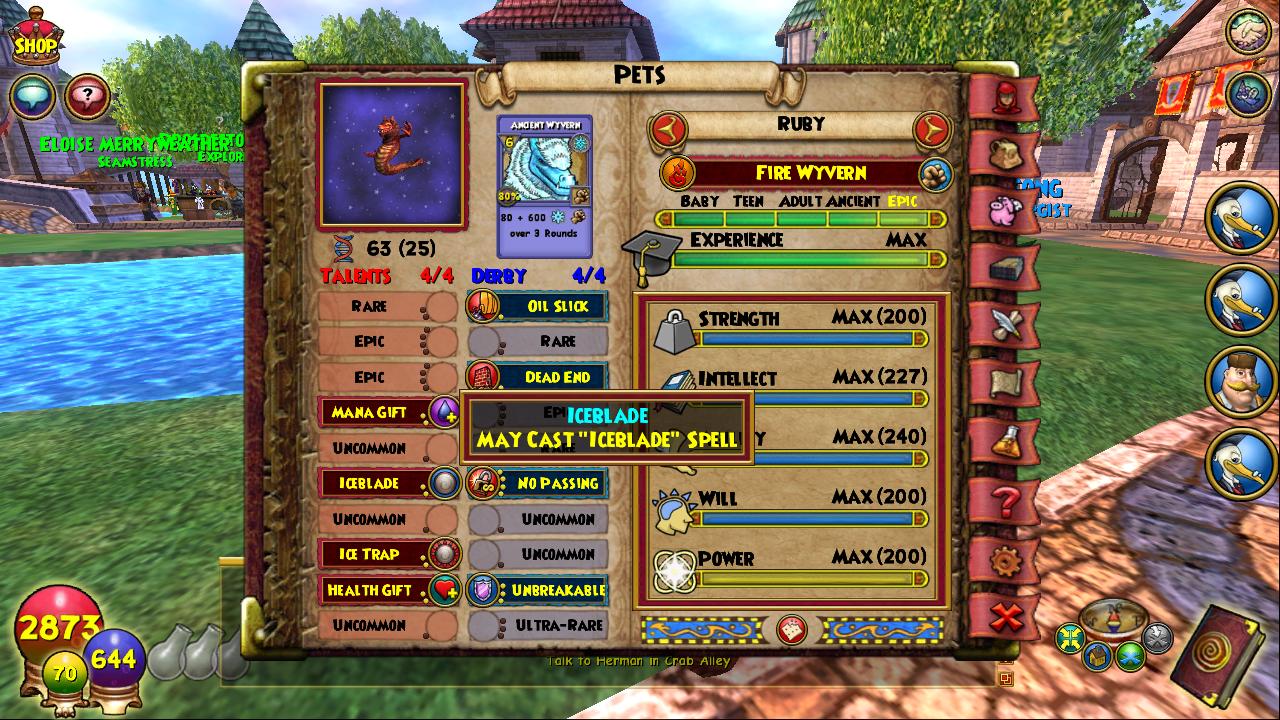Choose the Dead End derby ability

538,377
